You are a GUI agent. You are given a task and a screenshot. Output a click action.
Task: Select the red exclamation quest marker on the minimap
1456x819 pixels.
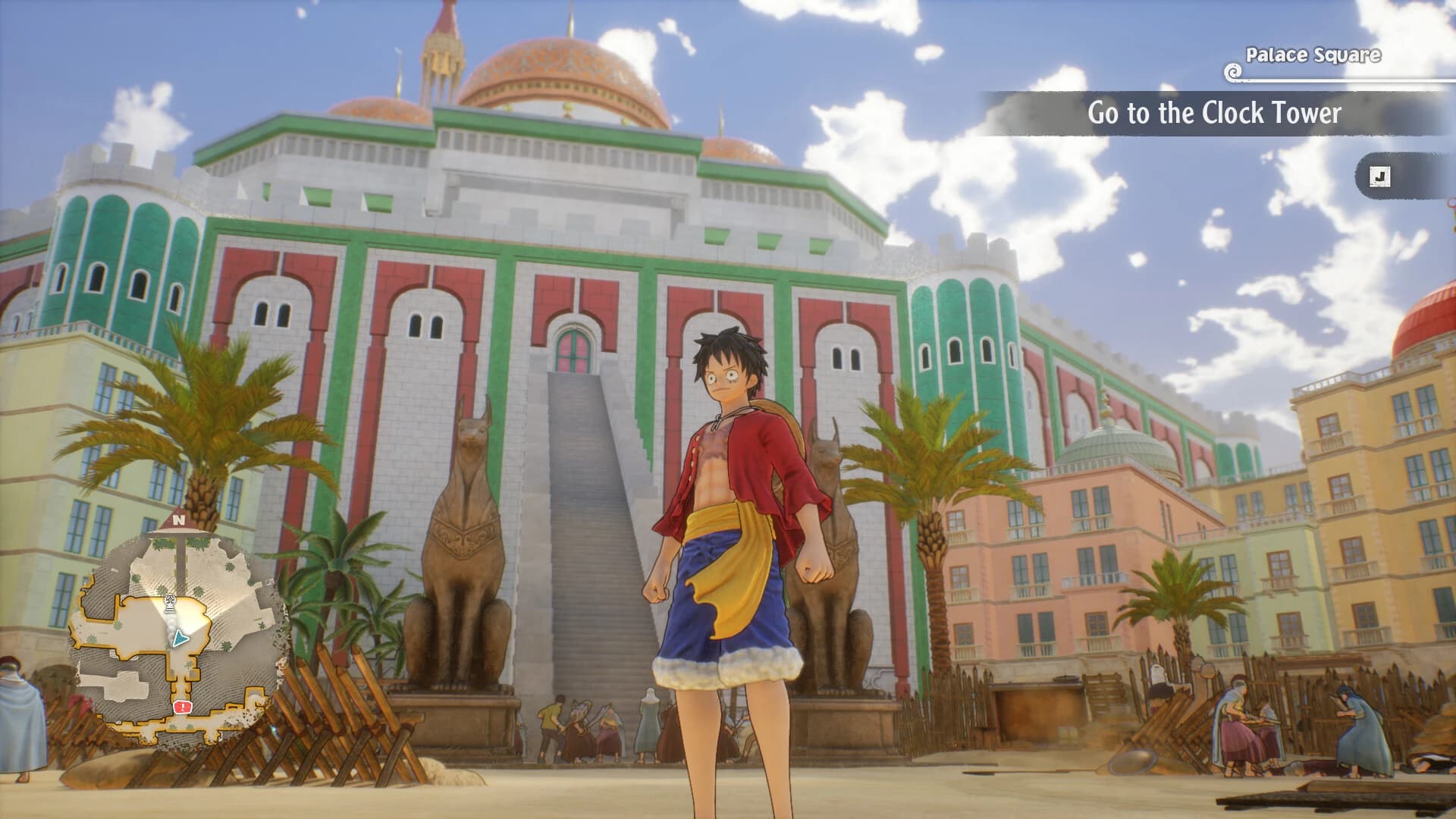182,706
